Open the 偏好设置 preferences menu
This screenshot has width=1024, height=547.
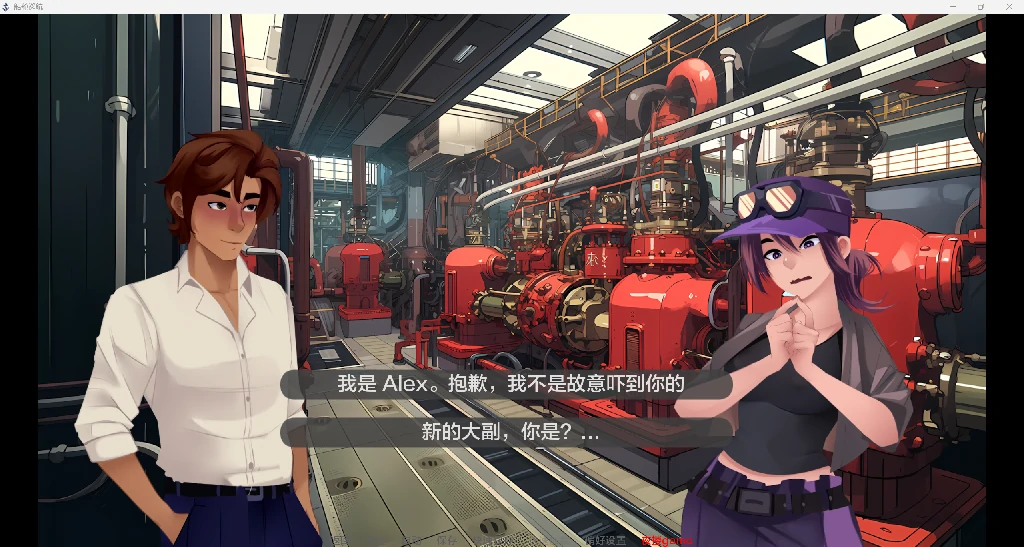(x=604, y=540)
